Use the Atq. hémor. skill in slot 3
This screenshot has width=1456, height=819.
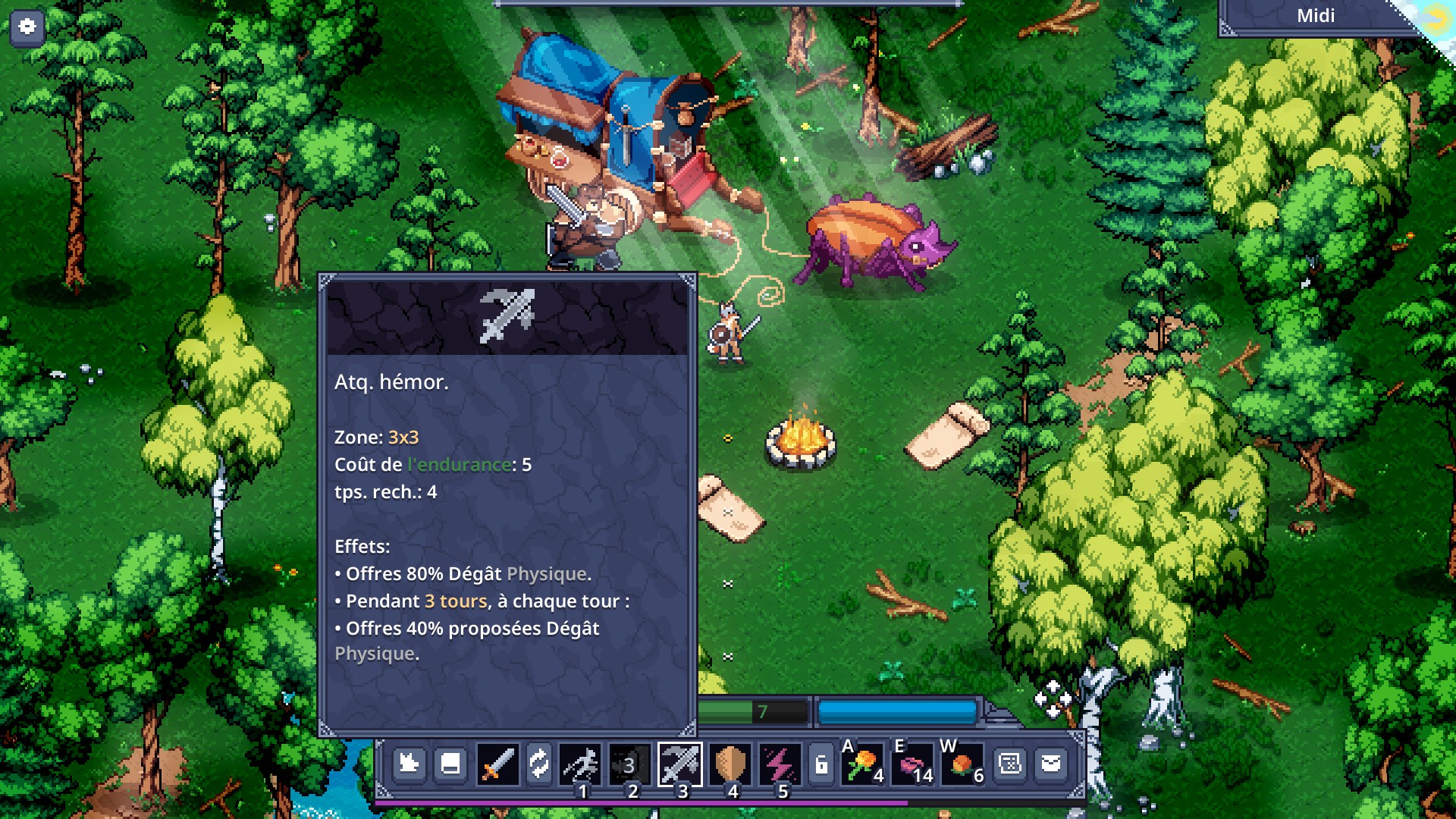click(680, 764)
